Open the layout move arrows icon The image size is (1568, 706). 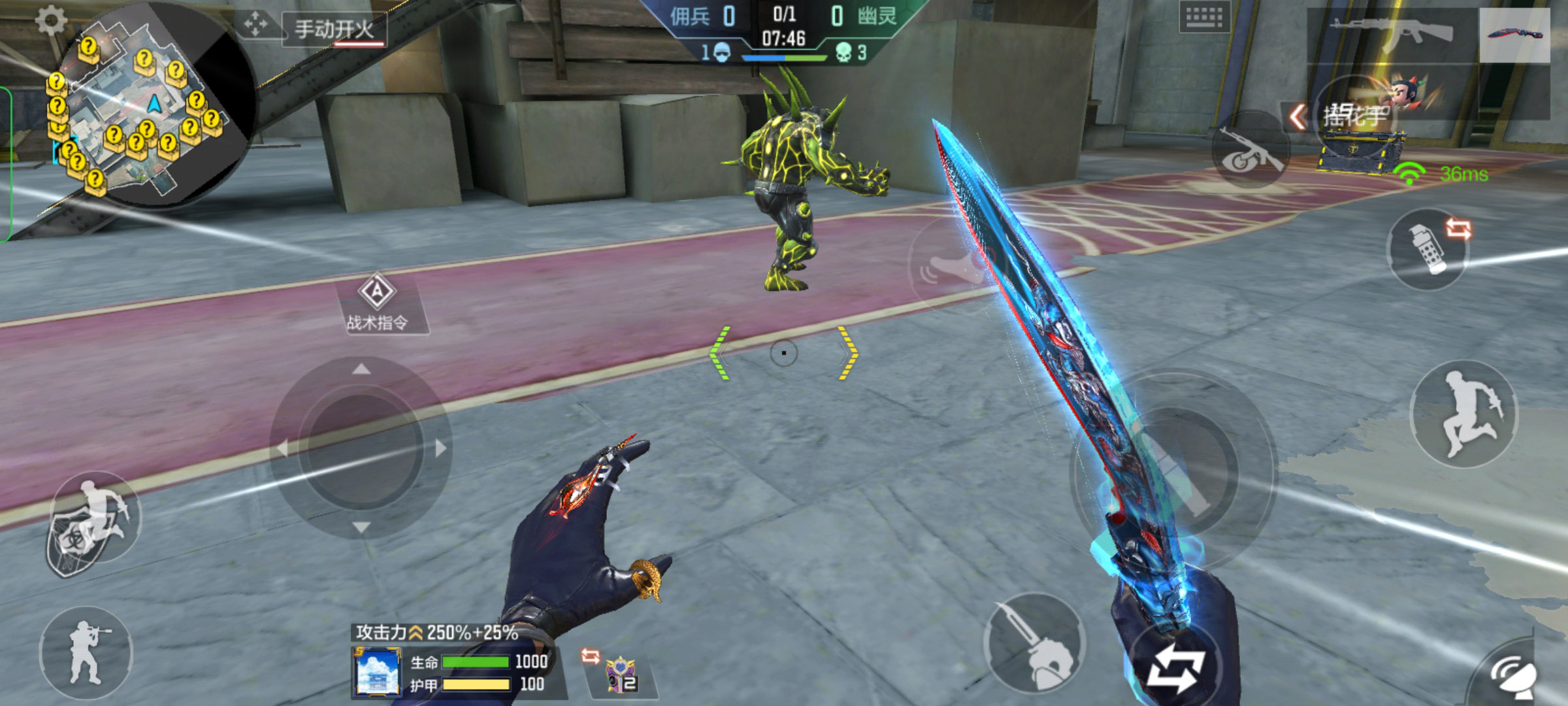coord(255,25)
